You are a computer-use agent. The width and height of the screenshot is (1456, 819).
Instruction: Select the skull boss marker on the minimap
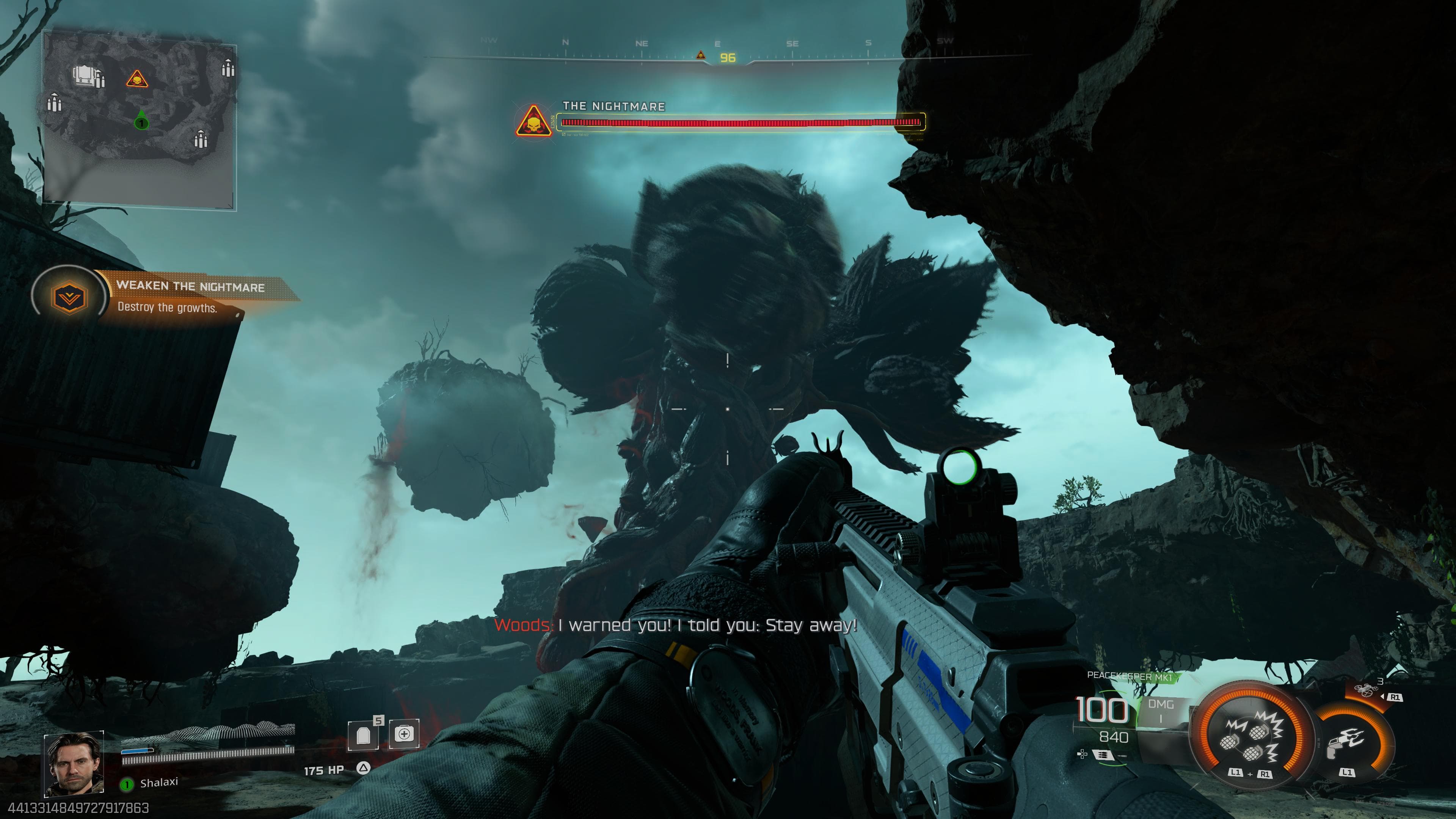(x=137, y=78)
